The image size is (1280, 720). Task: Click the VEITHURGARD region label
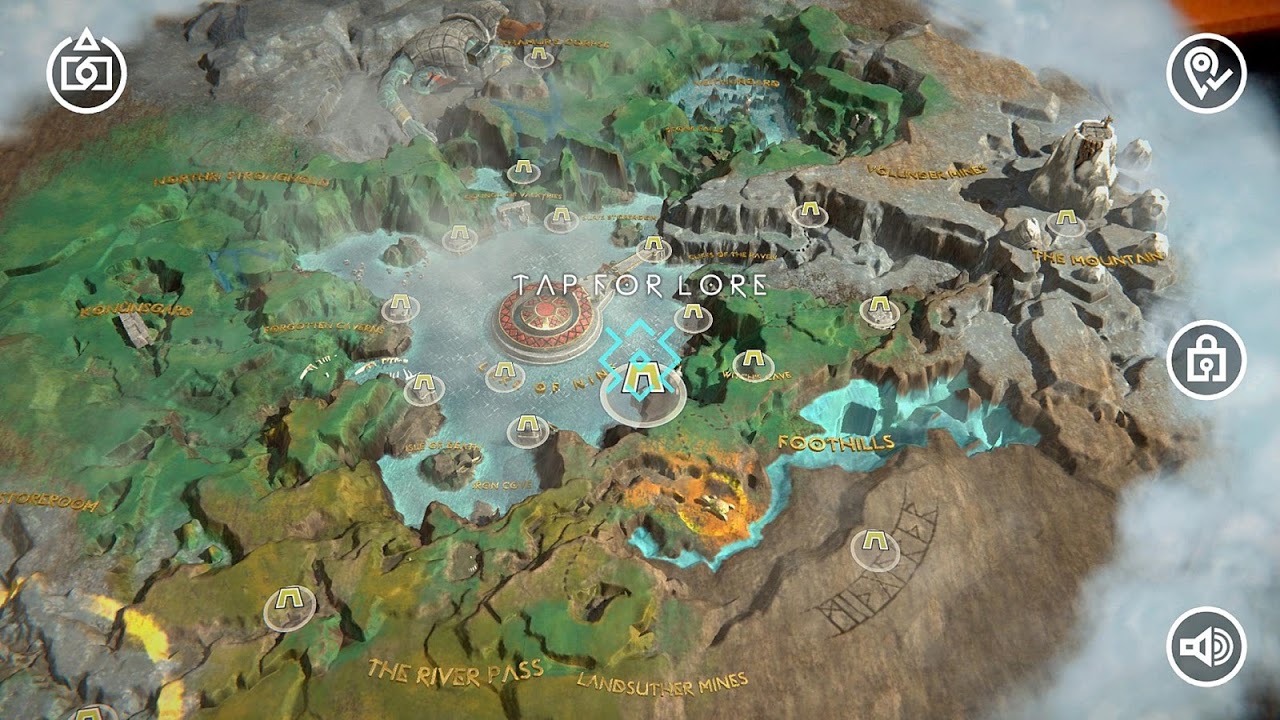pos(737,82)
